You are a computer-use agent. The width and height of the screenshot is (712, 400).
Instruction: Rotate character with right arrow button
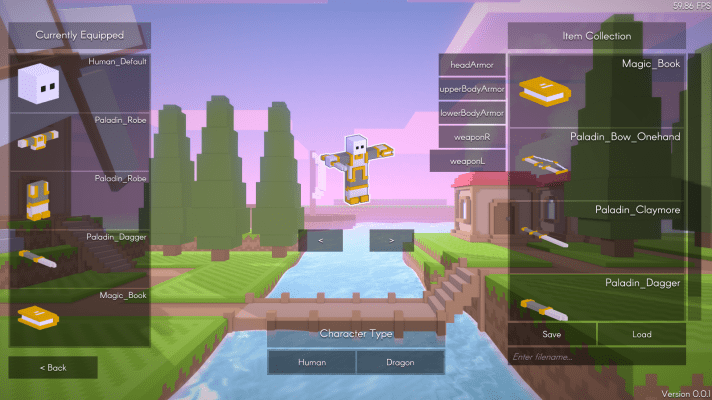click(x=391, y=240)
